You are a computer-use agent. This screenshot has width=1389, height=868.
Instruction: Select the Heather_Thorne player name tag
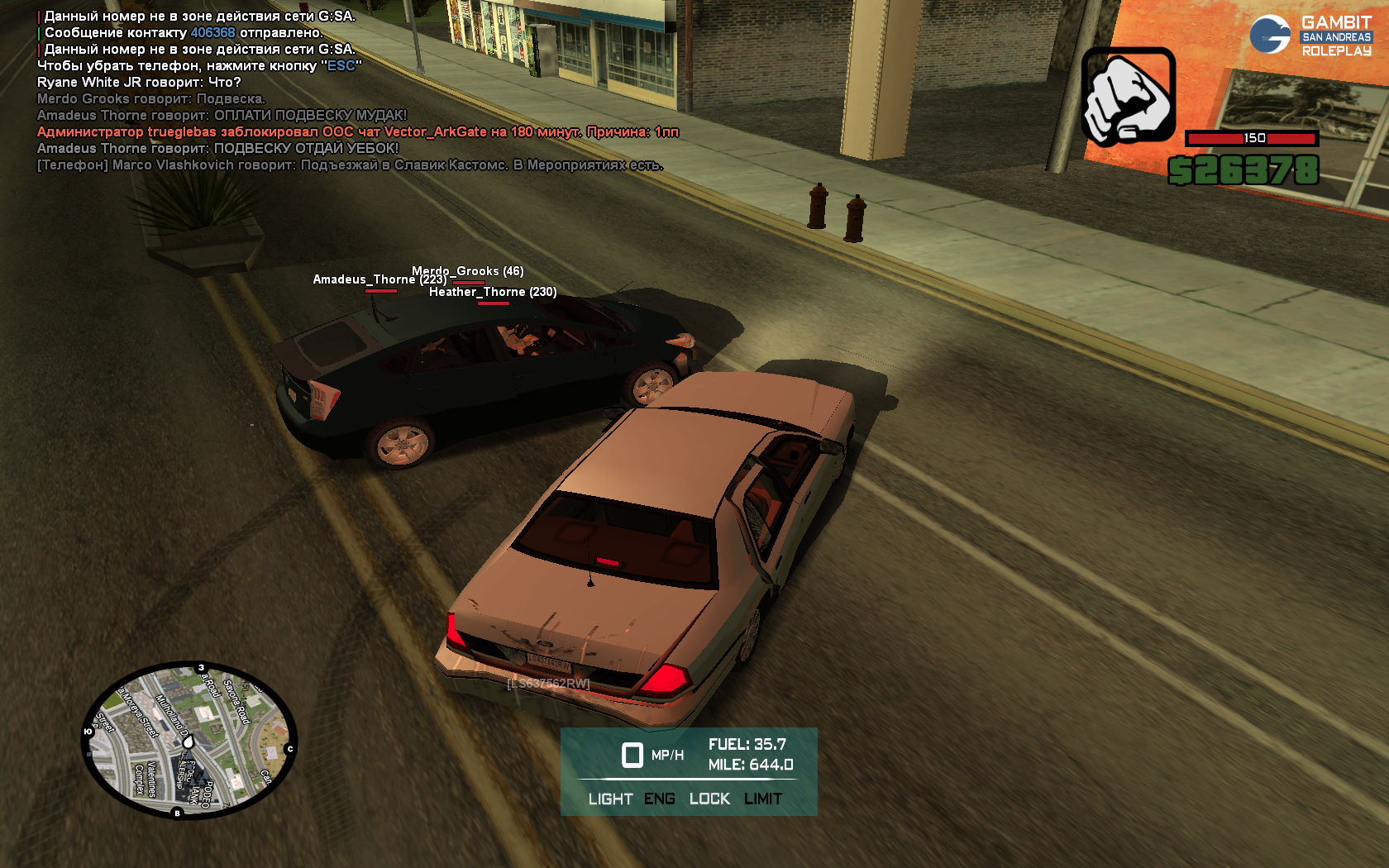coord(493,292)
